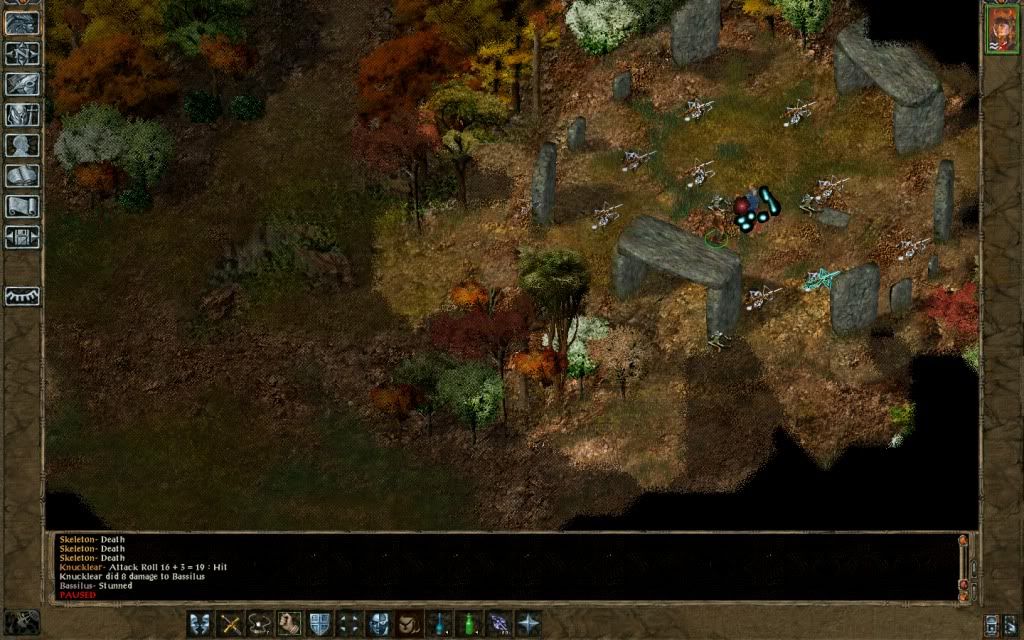Rest the party with the closed-eye button

22,296
